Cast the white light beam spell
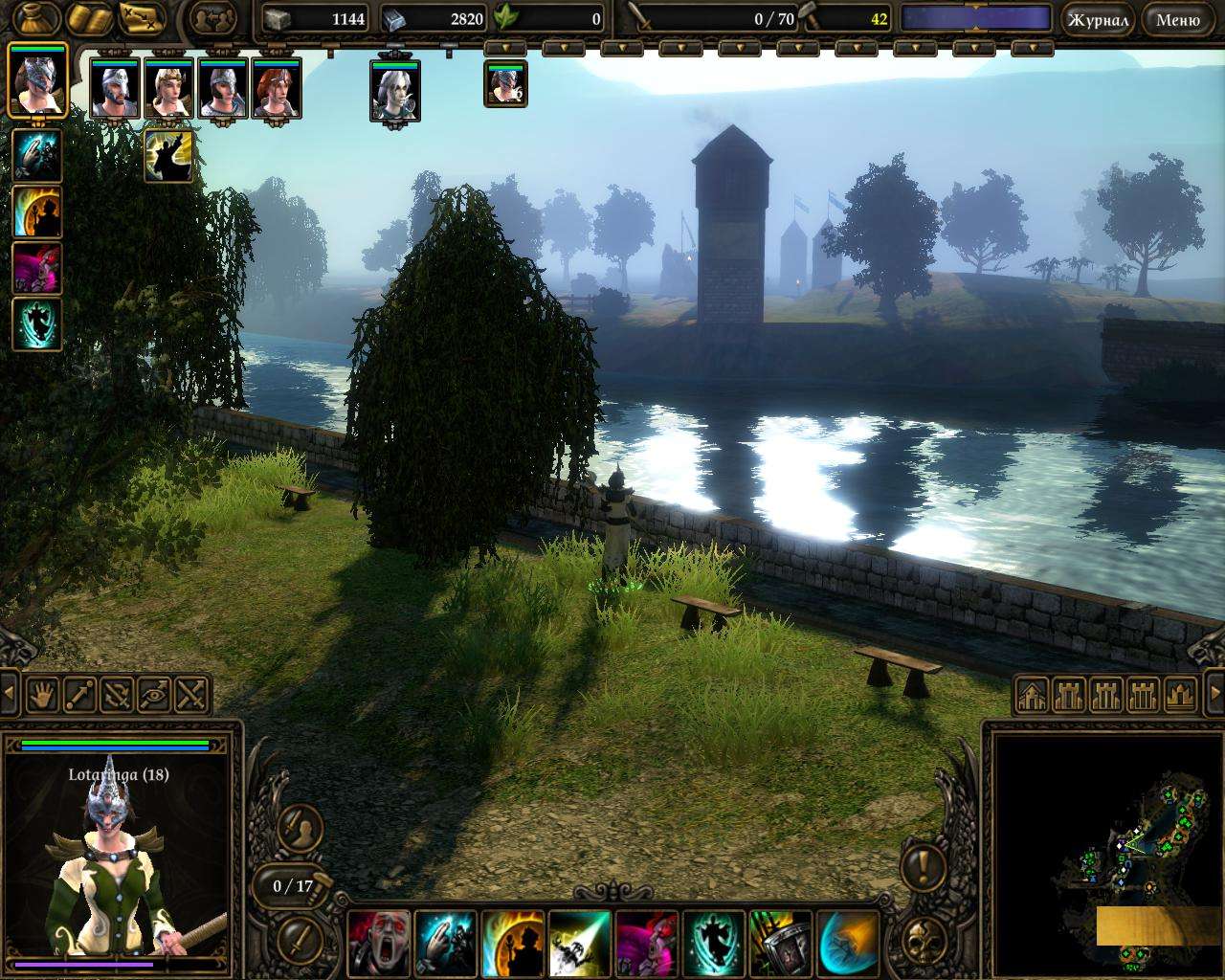Image resolution: width=1225 pixels, height=980 pixels. 579,942
